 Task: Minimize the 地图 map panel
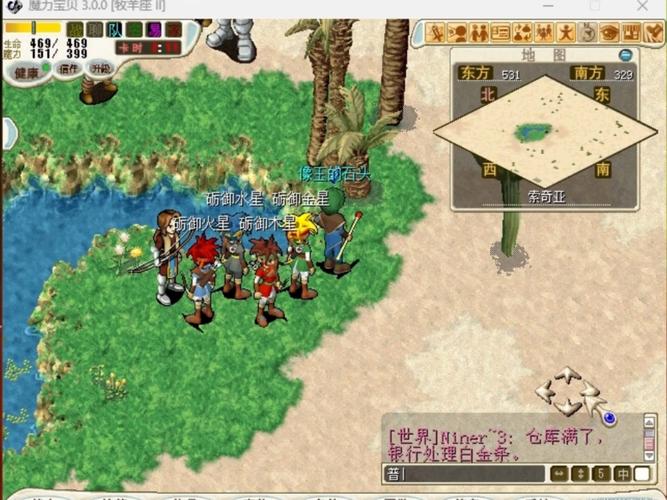(626, 55)
